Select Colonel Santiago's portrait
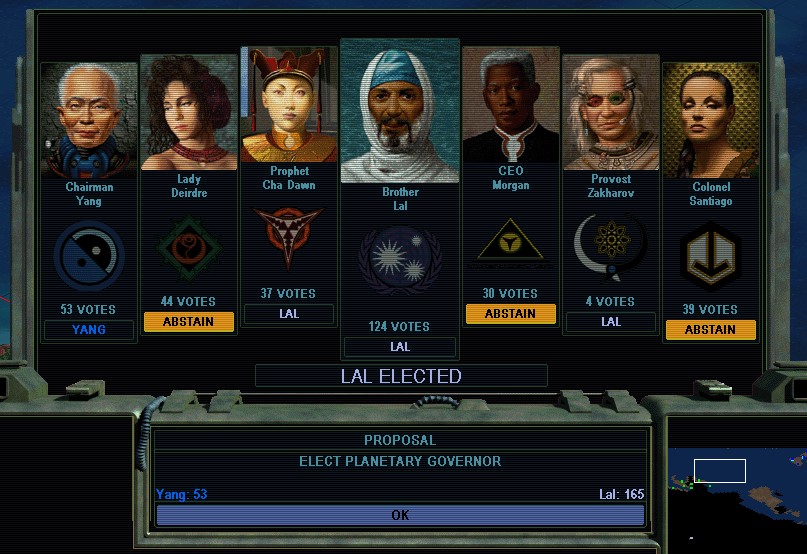Viewport: 807px width, 554px height. click(711, 120)
